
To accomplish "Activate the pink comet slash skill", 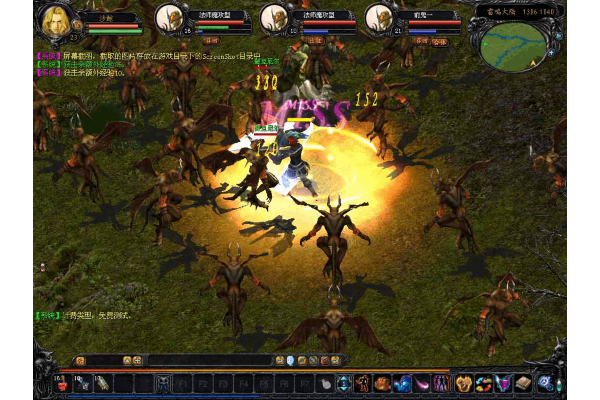I will 422,382.
